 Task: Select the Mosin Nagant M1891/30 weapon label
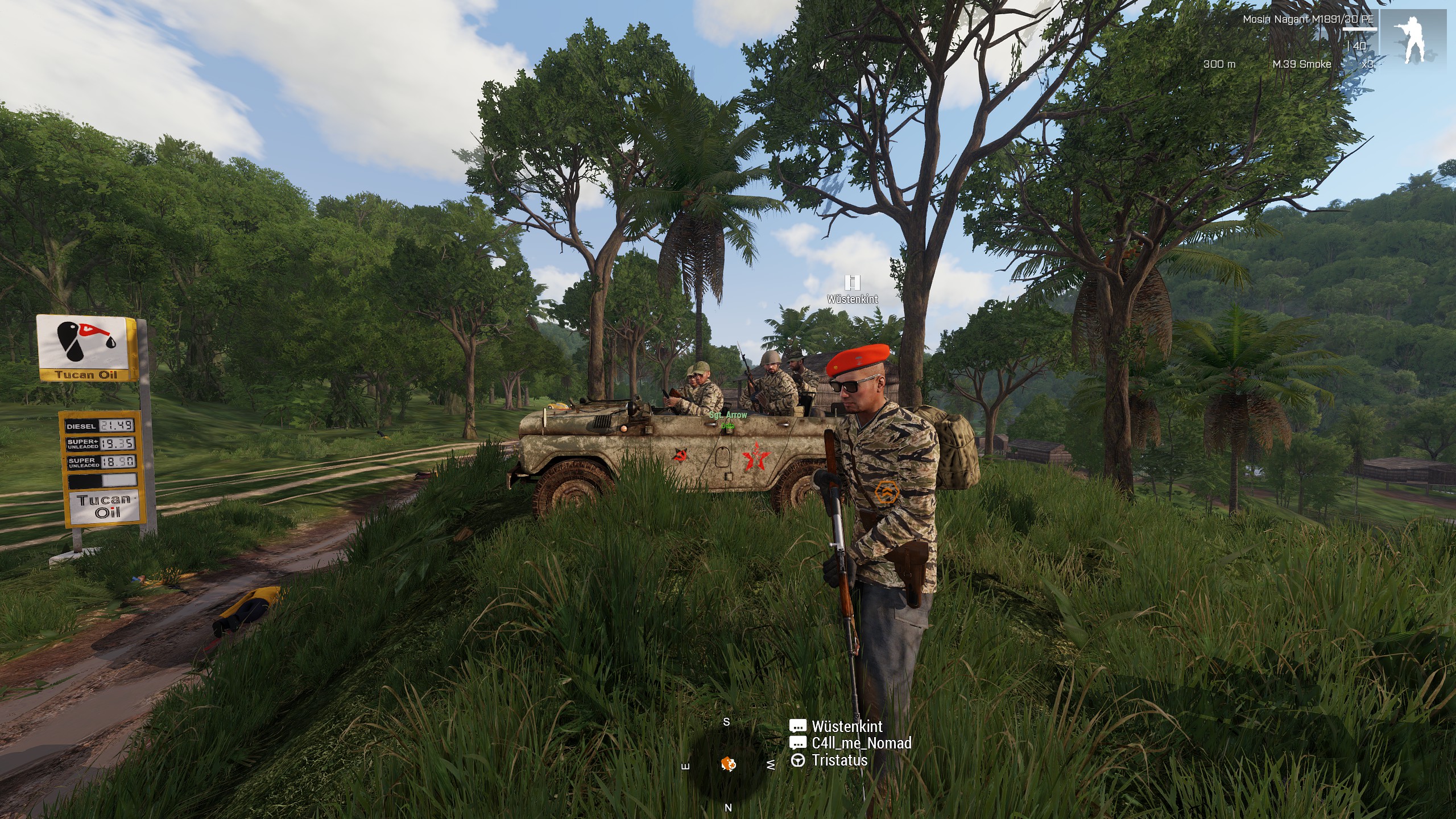tap(1308, 19)
